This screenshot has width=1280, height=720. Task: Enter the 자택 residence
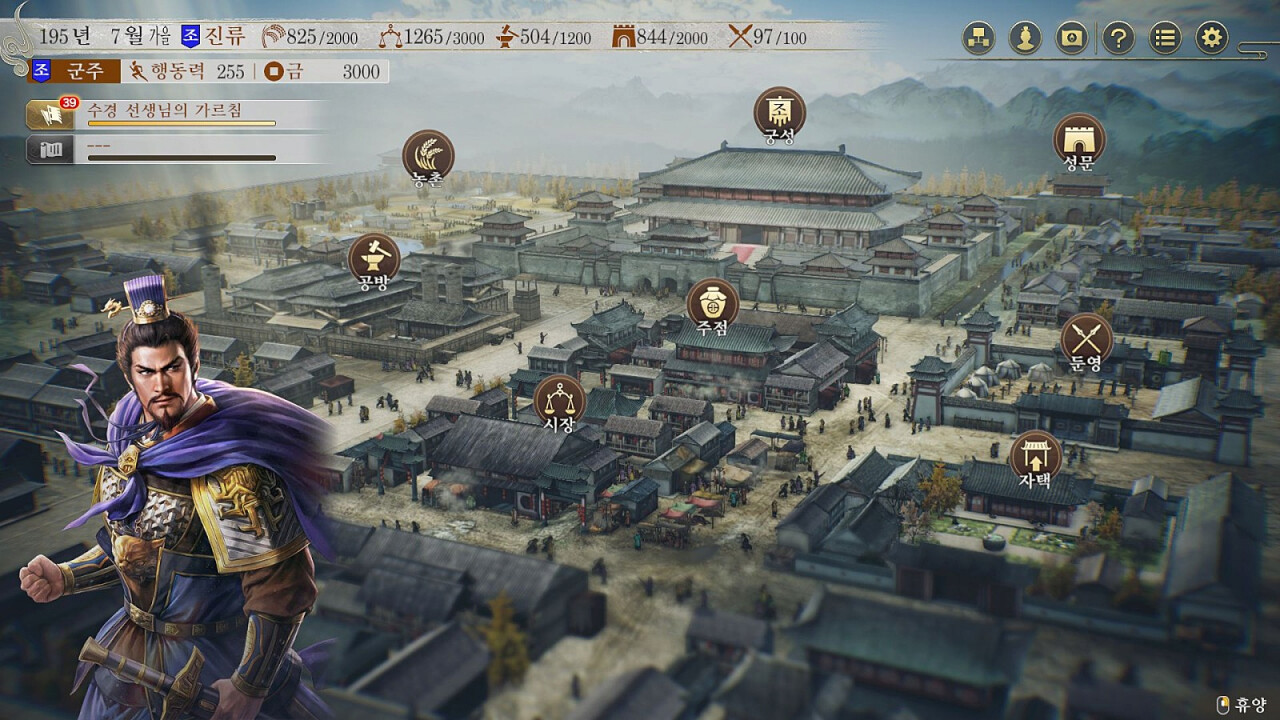pos(1035,456)
